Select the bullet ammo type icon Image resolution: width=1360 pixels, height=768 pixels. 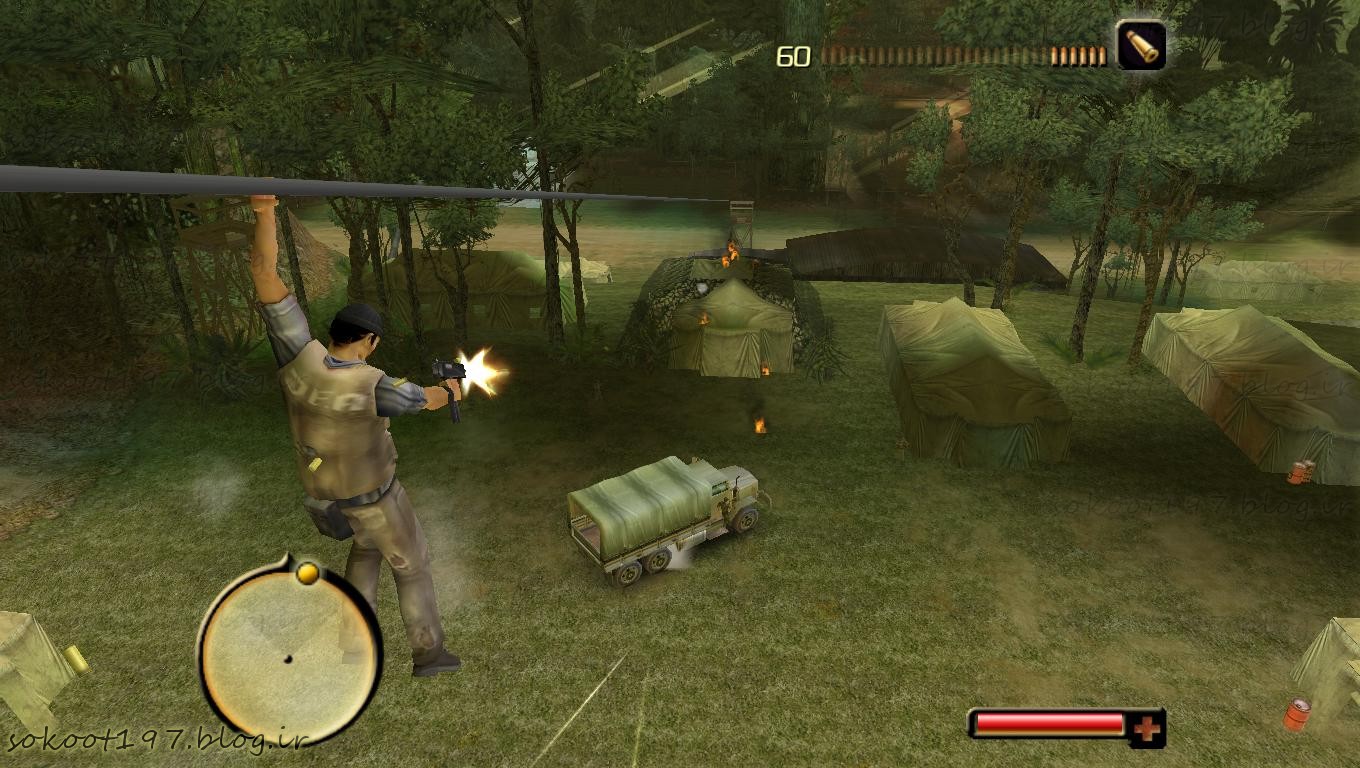pos(1141,46)
